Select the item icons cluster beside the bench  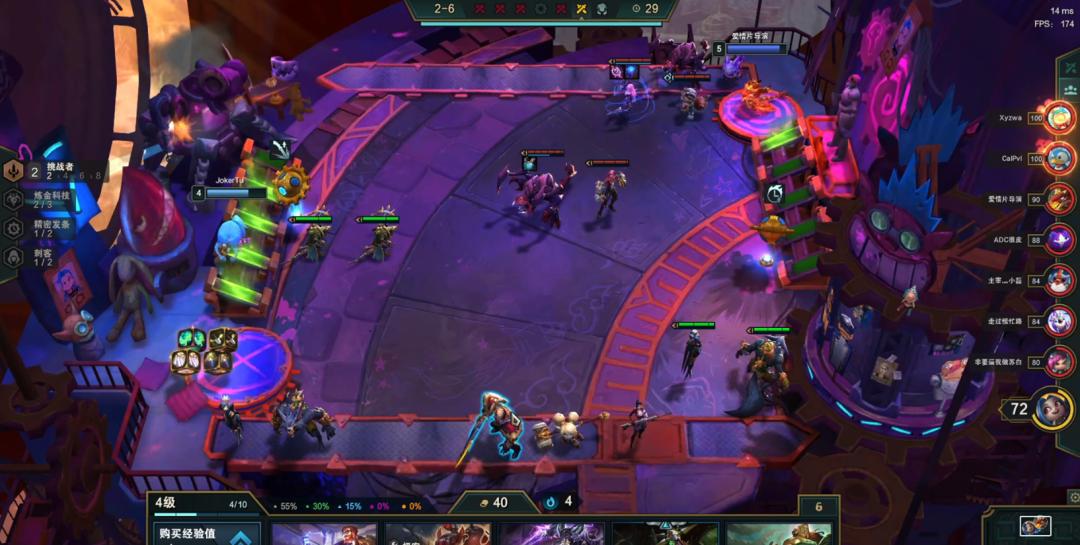(205, 350)
